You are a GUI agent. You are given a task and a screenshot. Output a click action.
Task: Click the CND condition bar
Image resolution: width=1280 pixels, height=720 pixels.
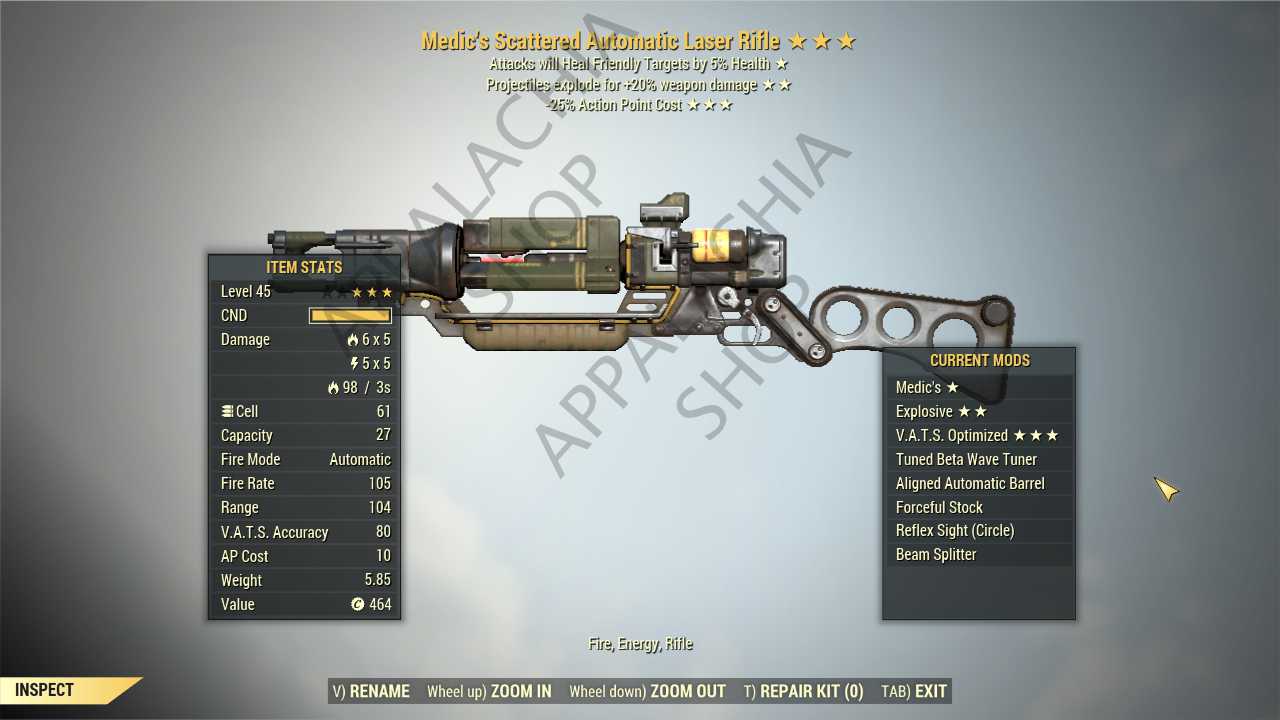349,315
